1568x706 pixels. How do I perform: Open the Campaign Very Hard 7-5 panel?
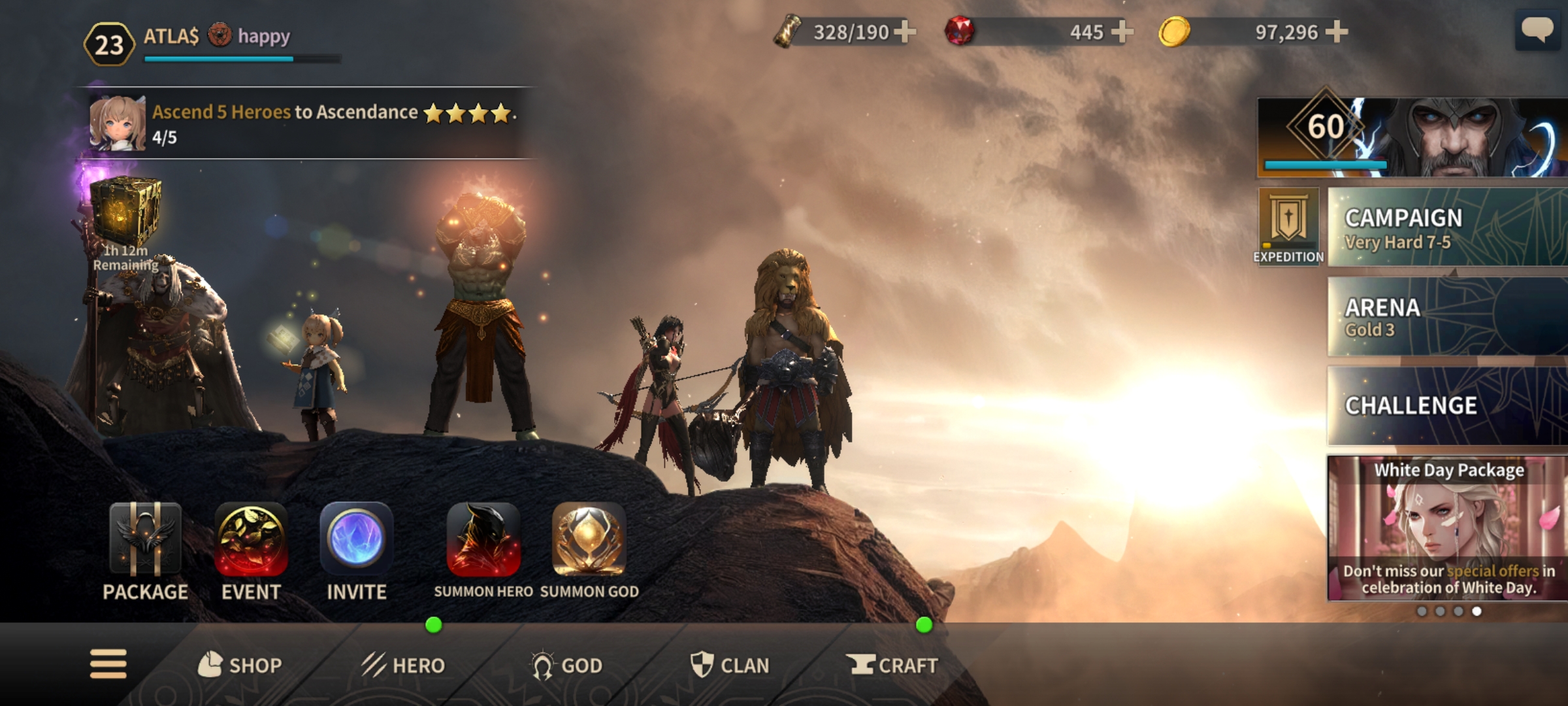[1447, 227]
